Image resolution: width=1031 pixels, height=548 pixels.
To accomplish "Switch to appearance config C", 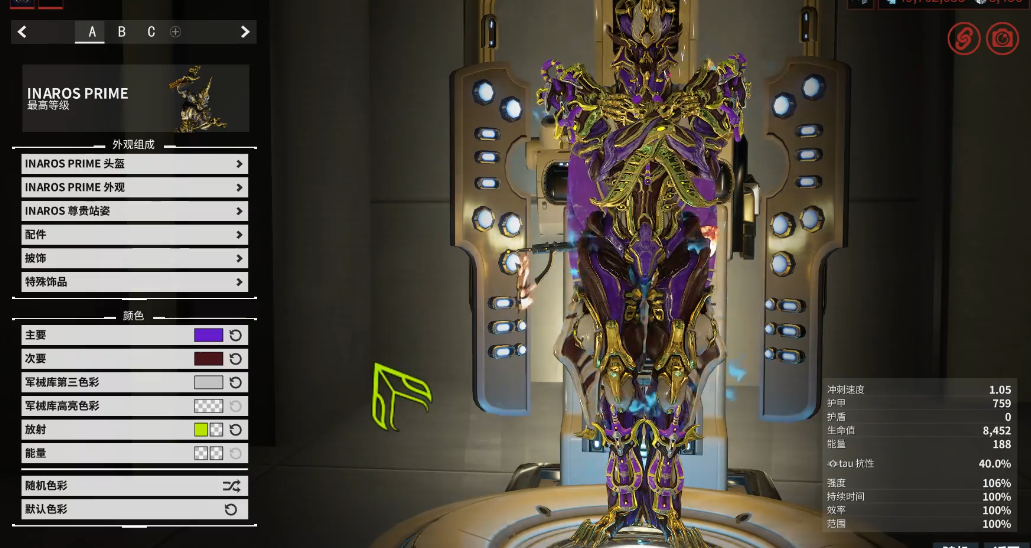I will coord(151,32).
